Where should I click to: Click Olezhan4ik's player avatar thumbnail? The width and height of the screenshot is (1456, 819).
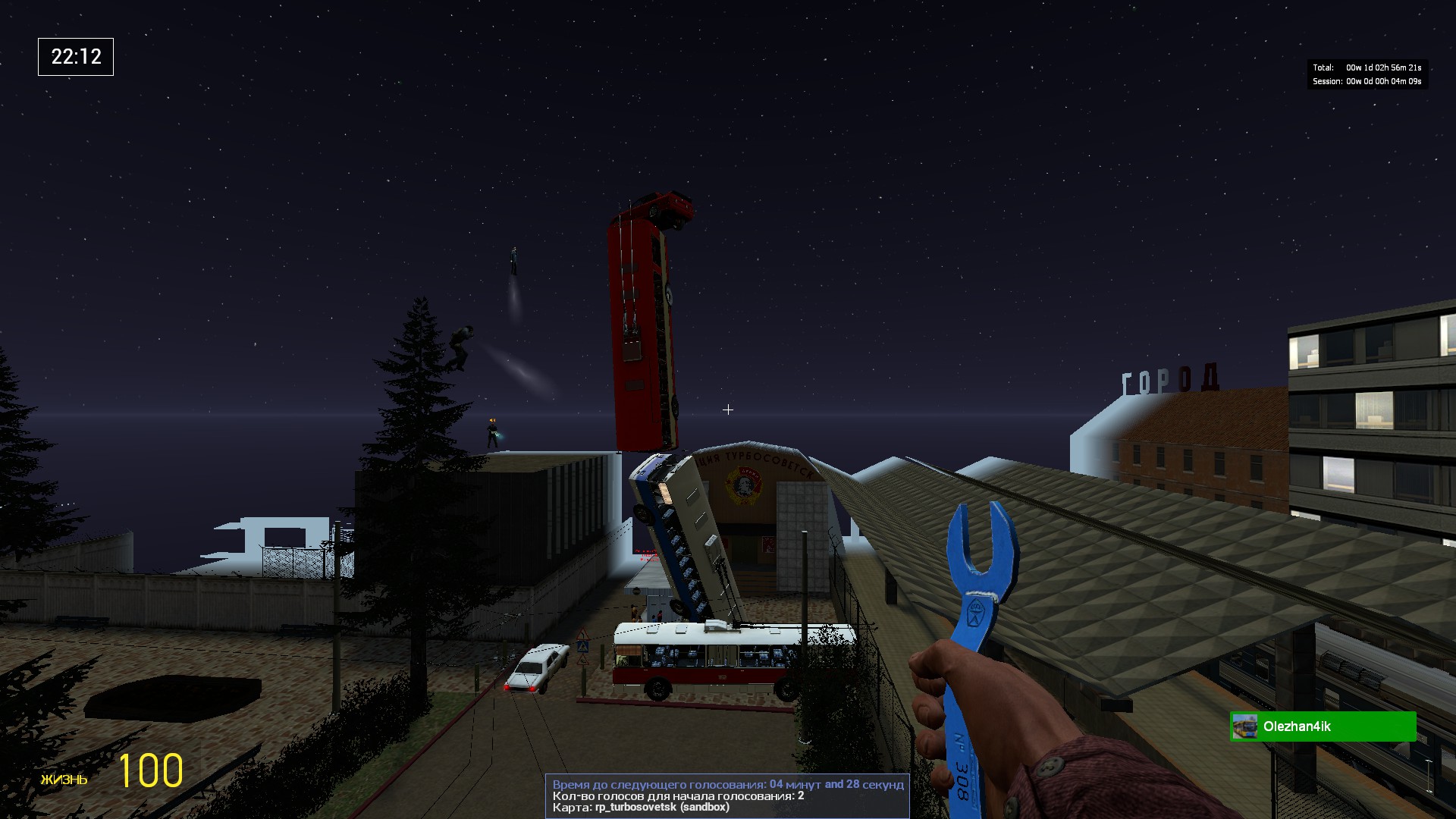[1244, 726]
